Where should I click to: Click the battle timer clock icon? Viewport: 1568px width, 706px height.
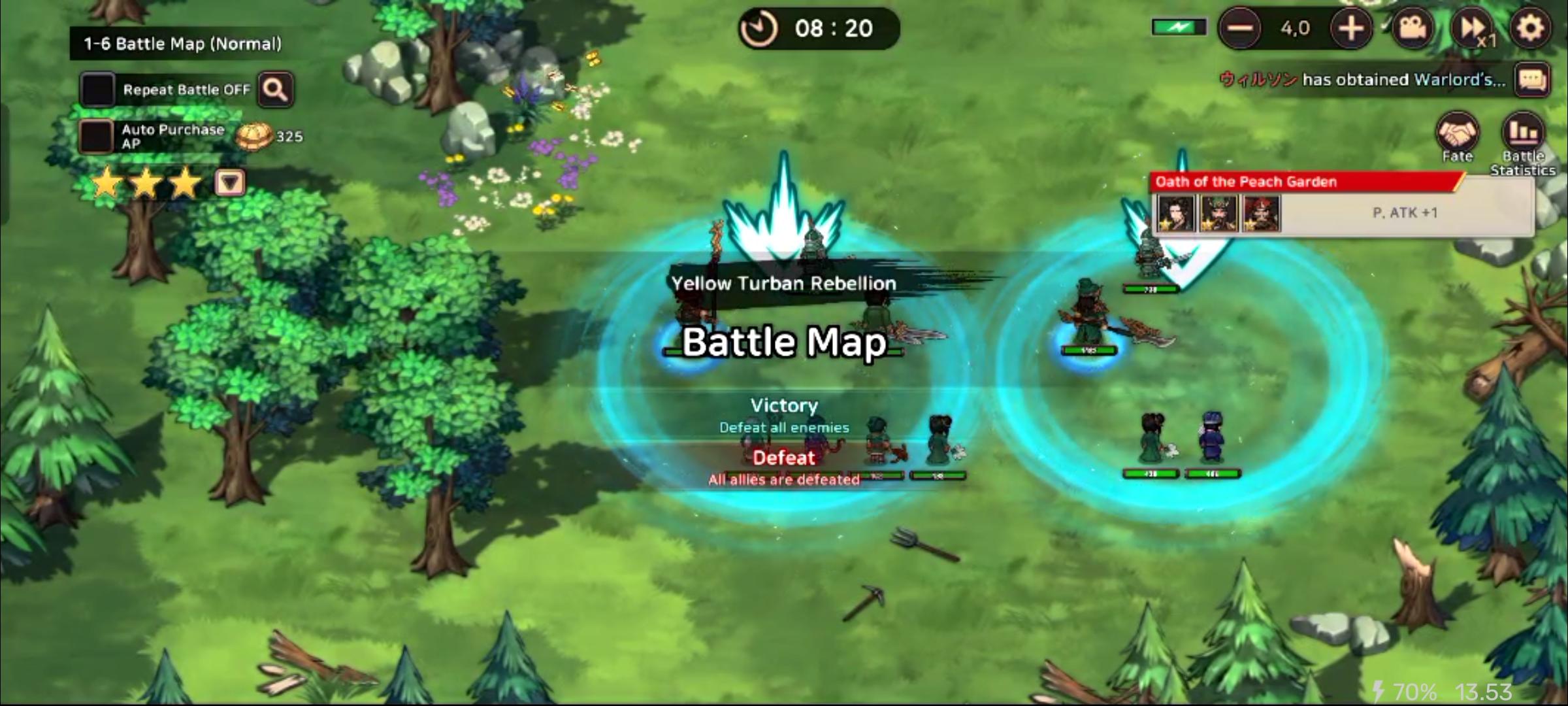pos(758,28)
